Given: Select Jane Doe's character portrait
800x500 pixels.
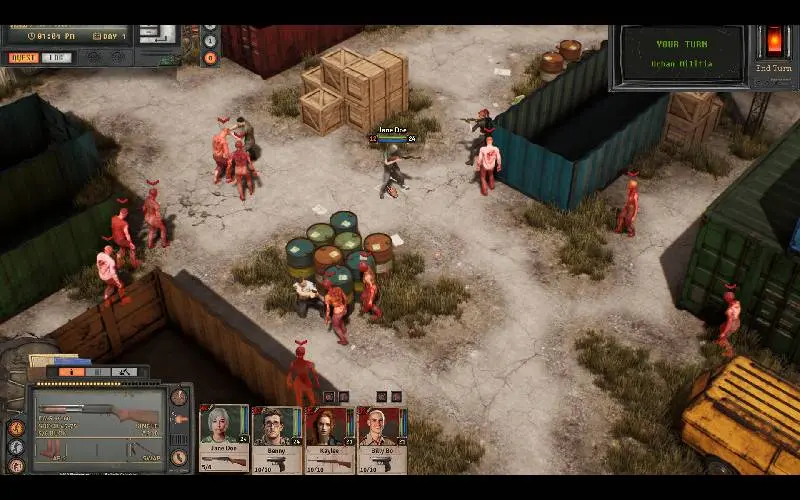Looking at the screenshot, I should click(x=224, y=428).
